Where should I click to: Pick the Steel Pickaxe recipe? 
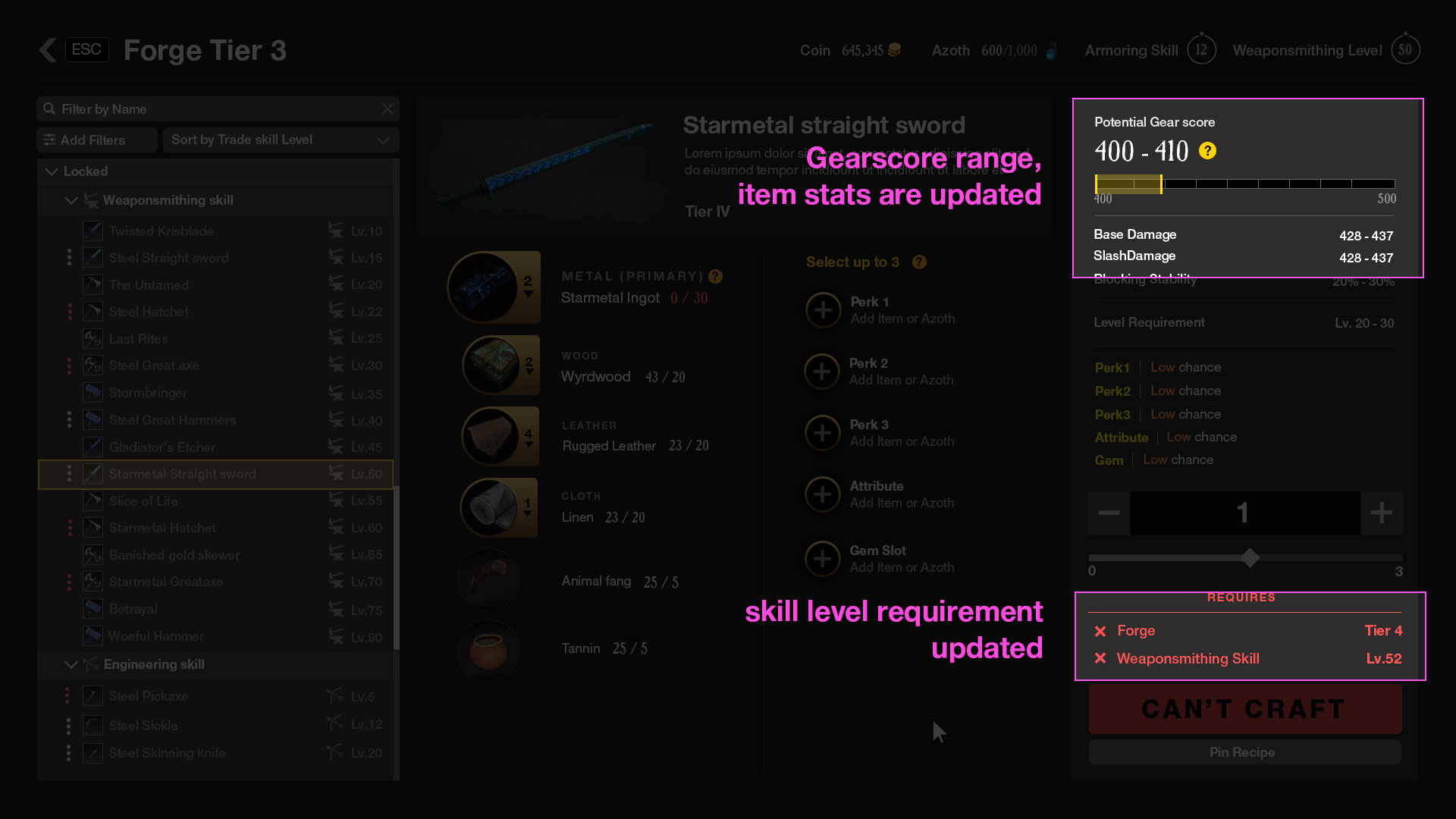click(x=149, y=696)
